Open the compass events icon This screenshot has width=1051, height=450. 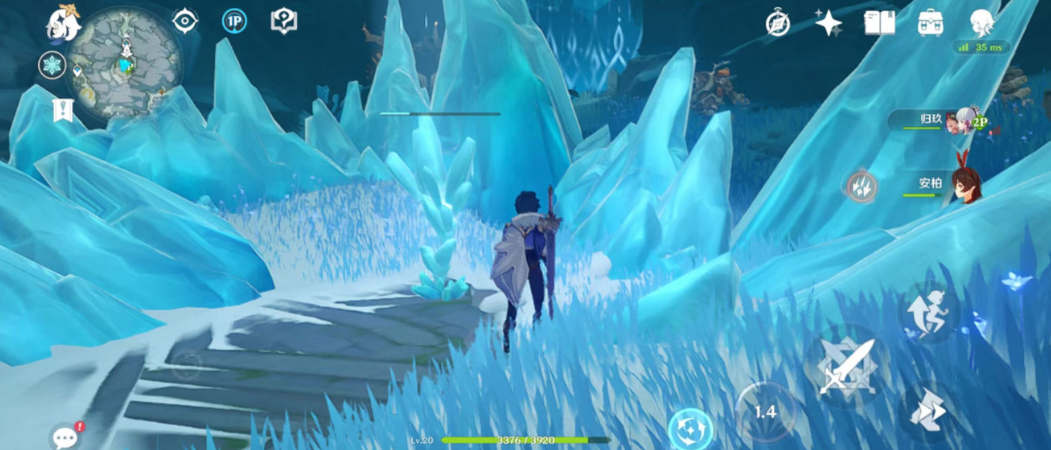(778, 23)
